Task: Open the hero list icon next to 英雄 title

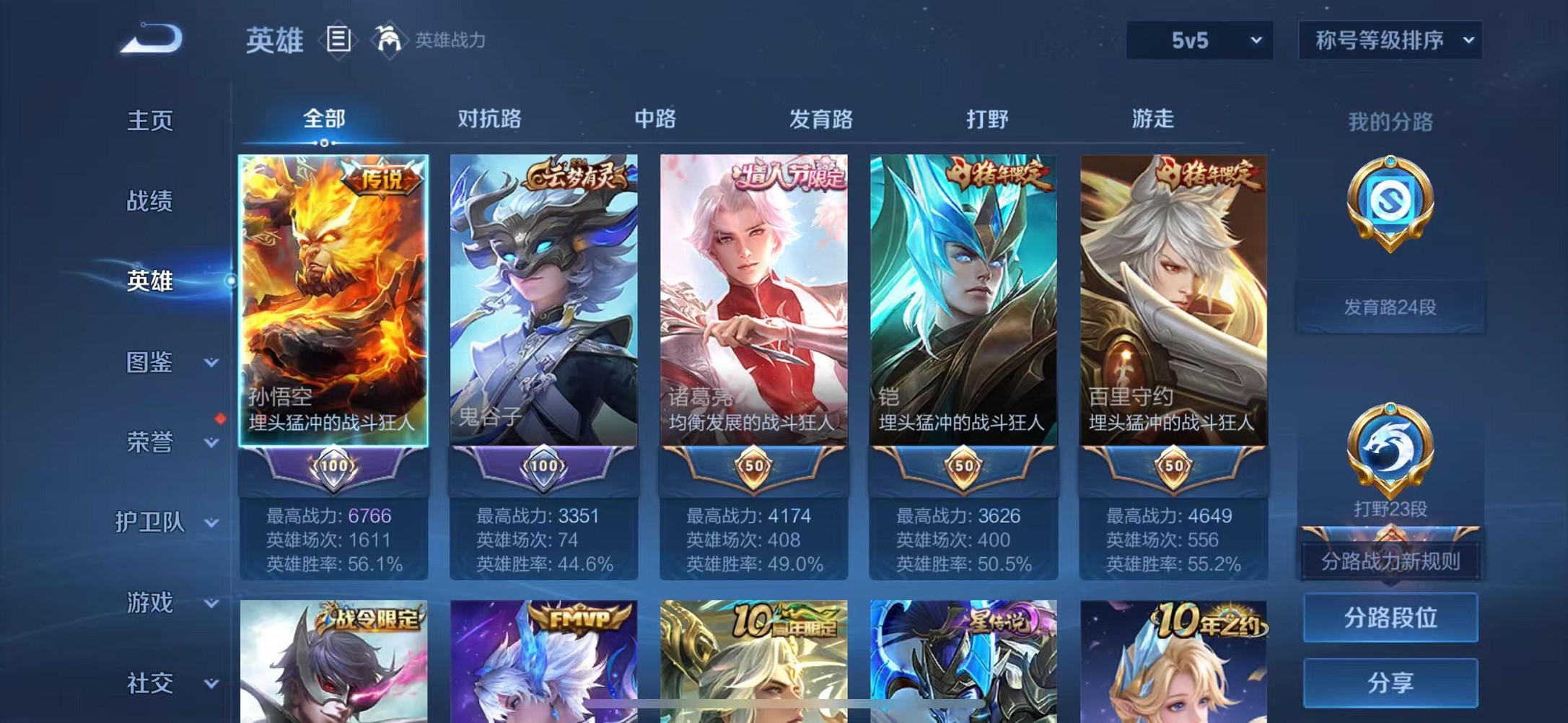Action: (337, 40)
